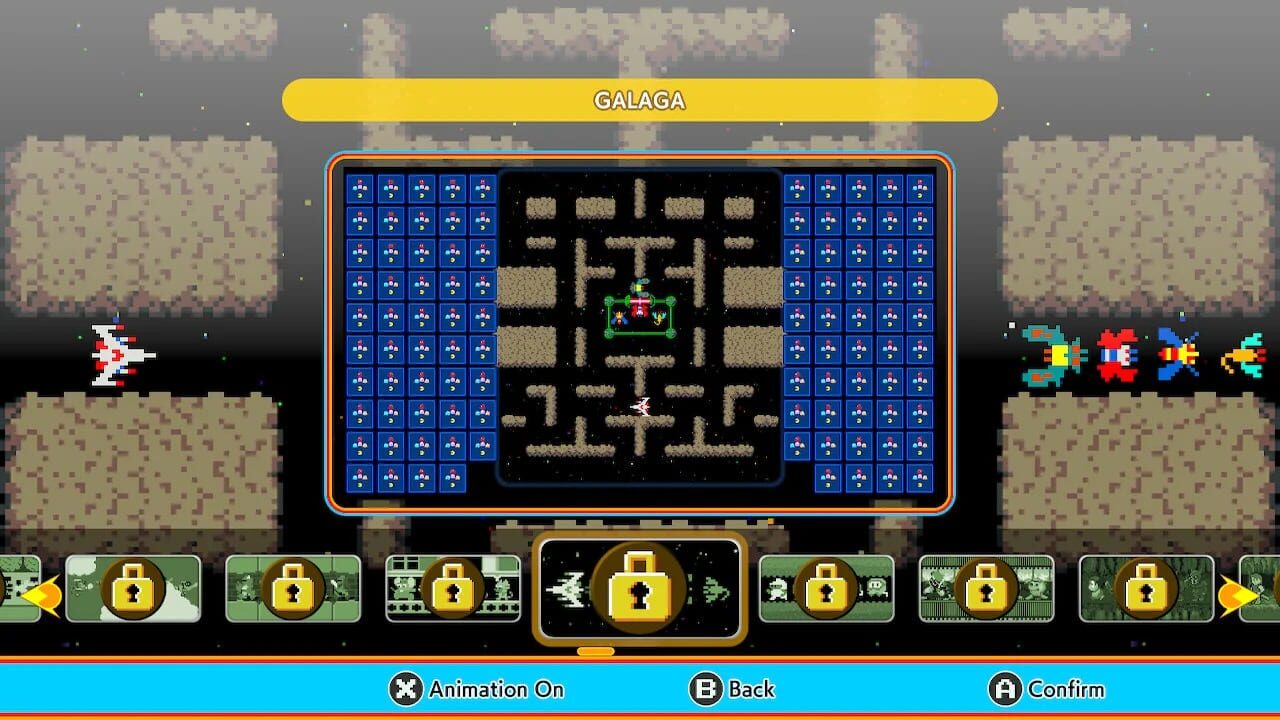Select the GALAGA title banner
This screenshot has width=1280, height=720.
click(639, 100)
